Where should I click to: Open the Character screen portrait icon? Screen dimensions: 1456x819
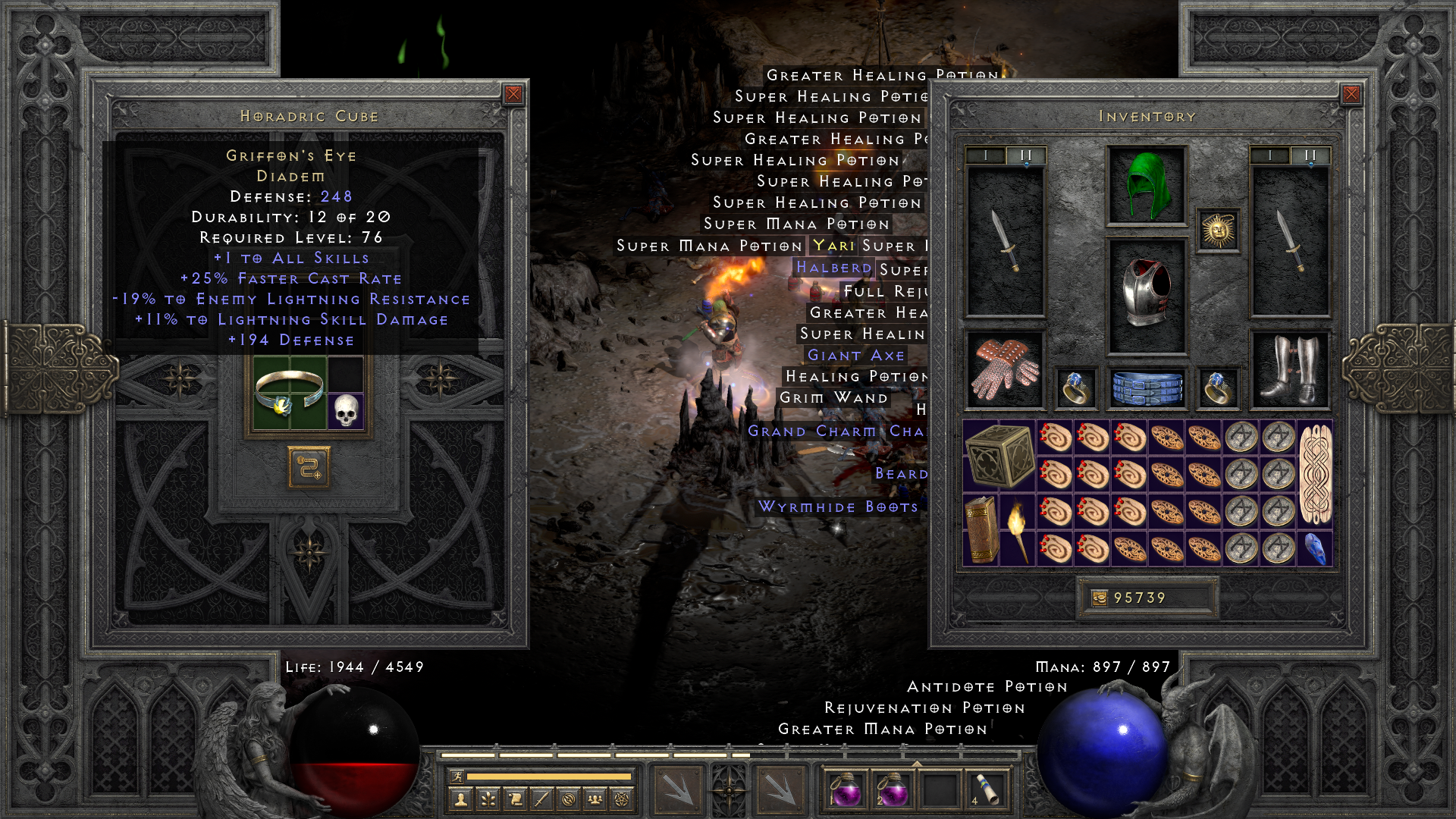point(460,797)
